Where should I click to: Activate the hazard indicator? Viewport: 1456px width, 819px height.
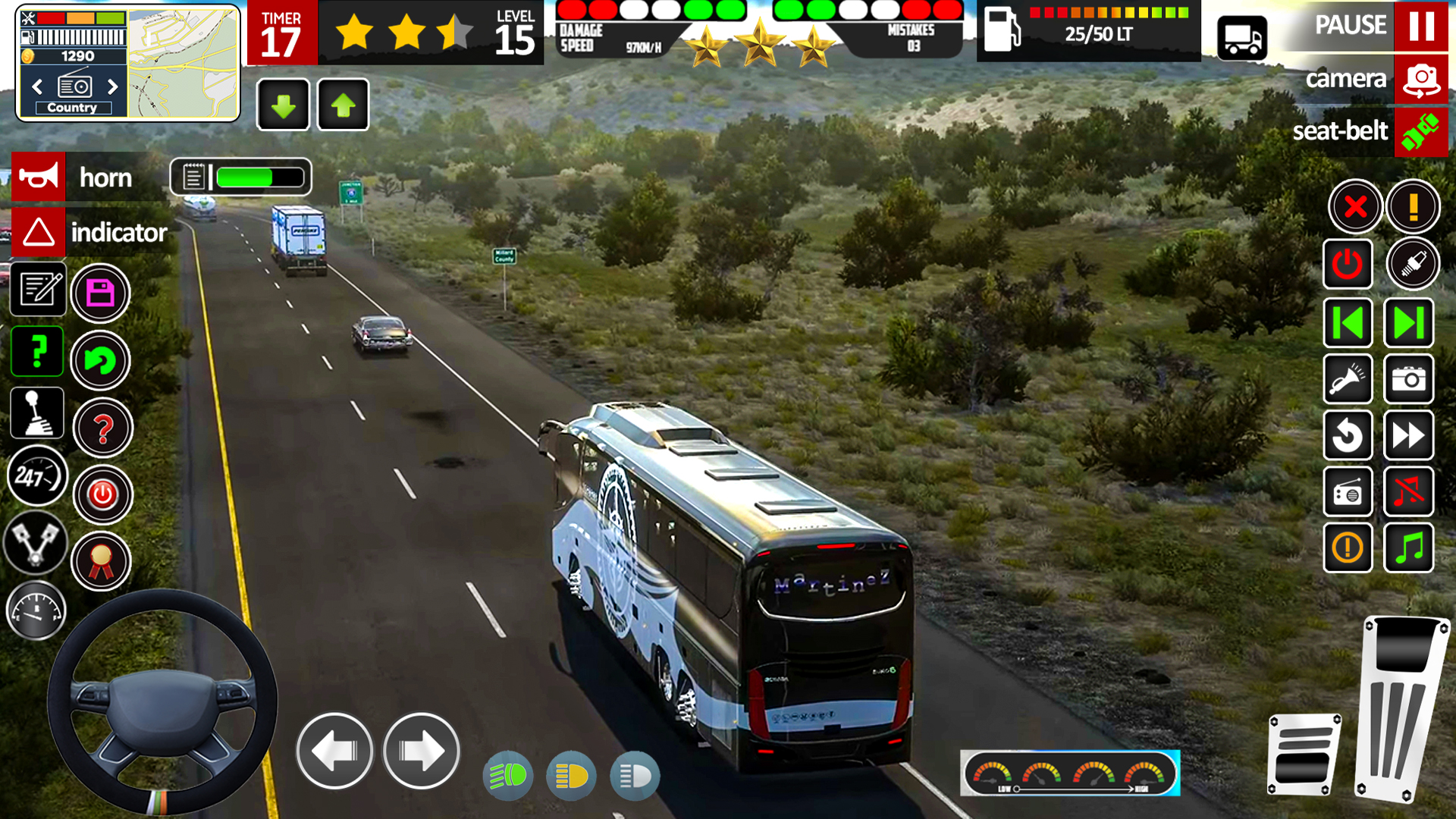[x=38, y=233]
